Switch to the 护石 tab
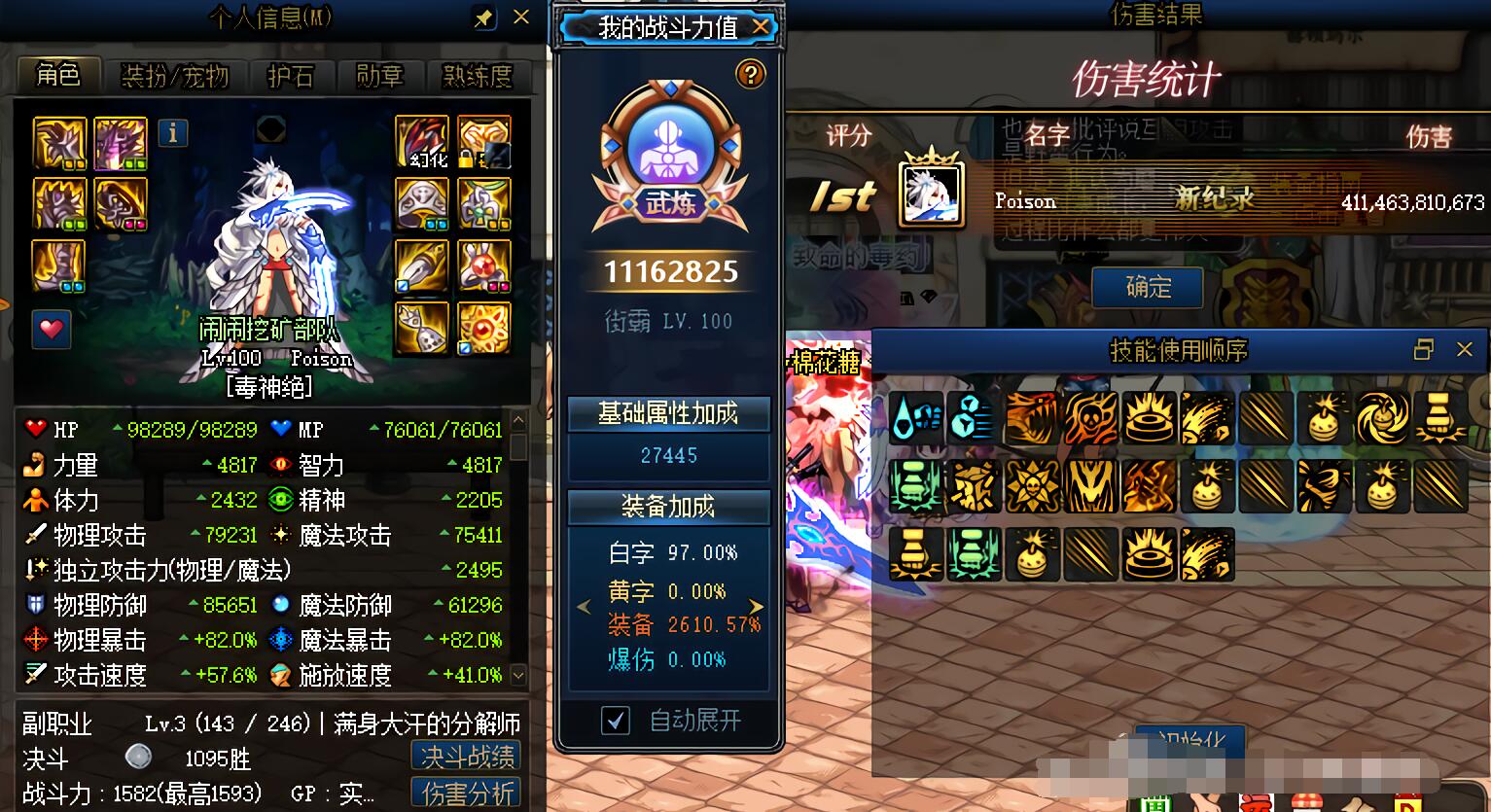The image size is (1491, 812). pos(292,77)
